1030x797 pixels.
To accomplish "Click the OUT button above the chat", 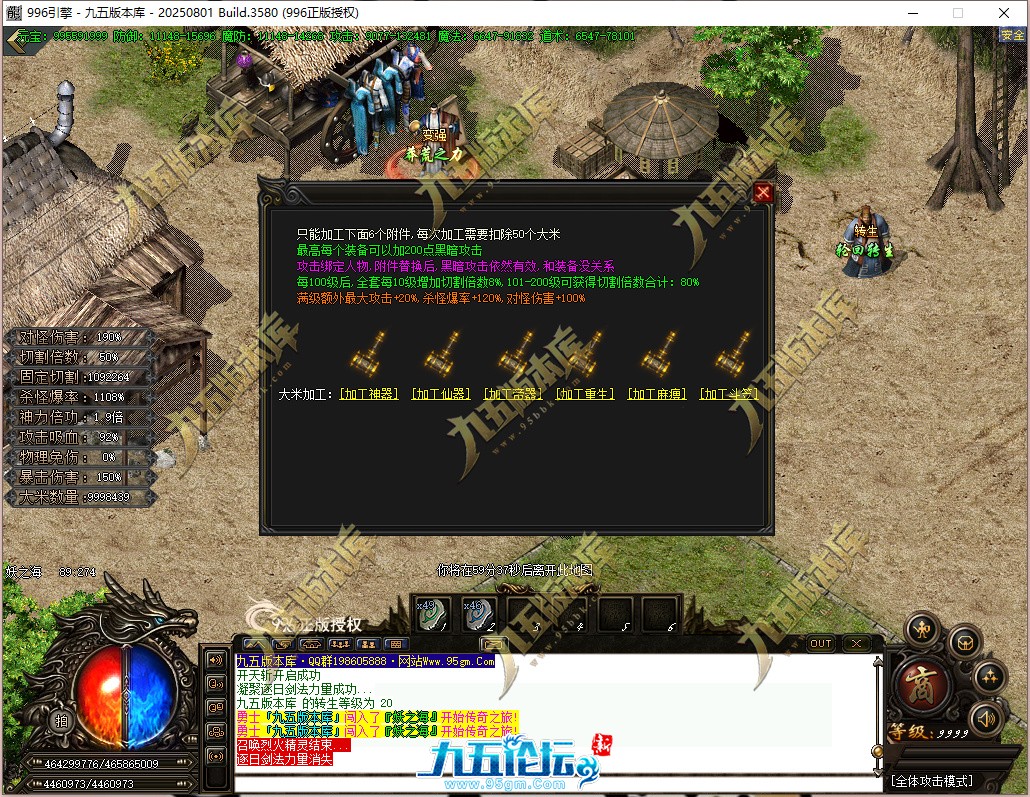I will pos(820,643).
